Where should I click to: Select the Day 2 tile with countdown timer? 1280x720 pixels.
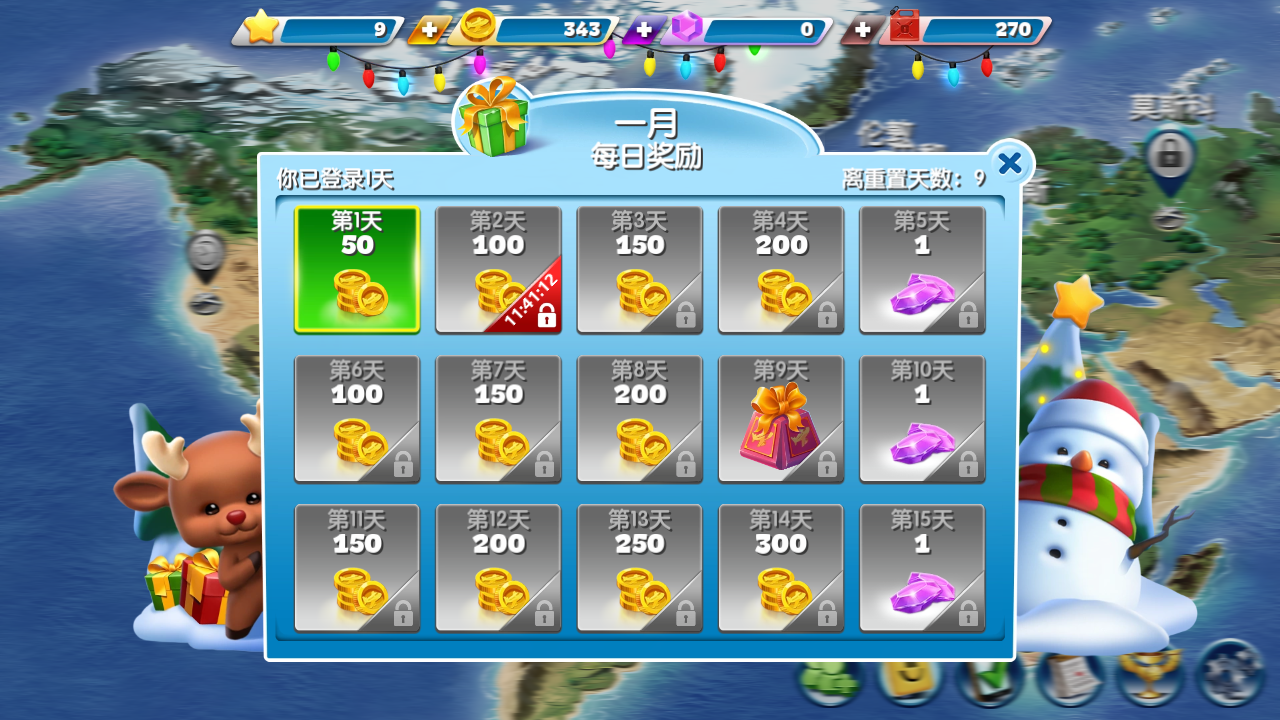coord(498,269)
